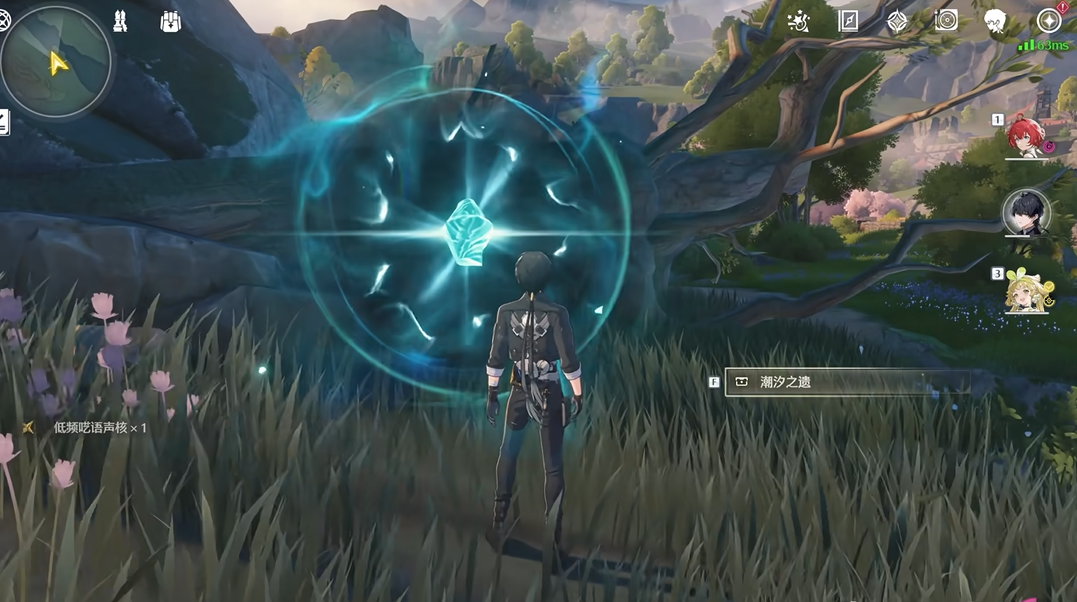Open the quest checklist icon
Screen dimensions: 1077x602
click(4, 123)
